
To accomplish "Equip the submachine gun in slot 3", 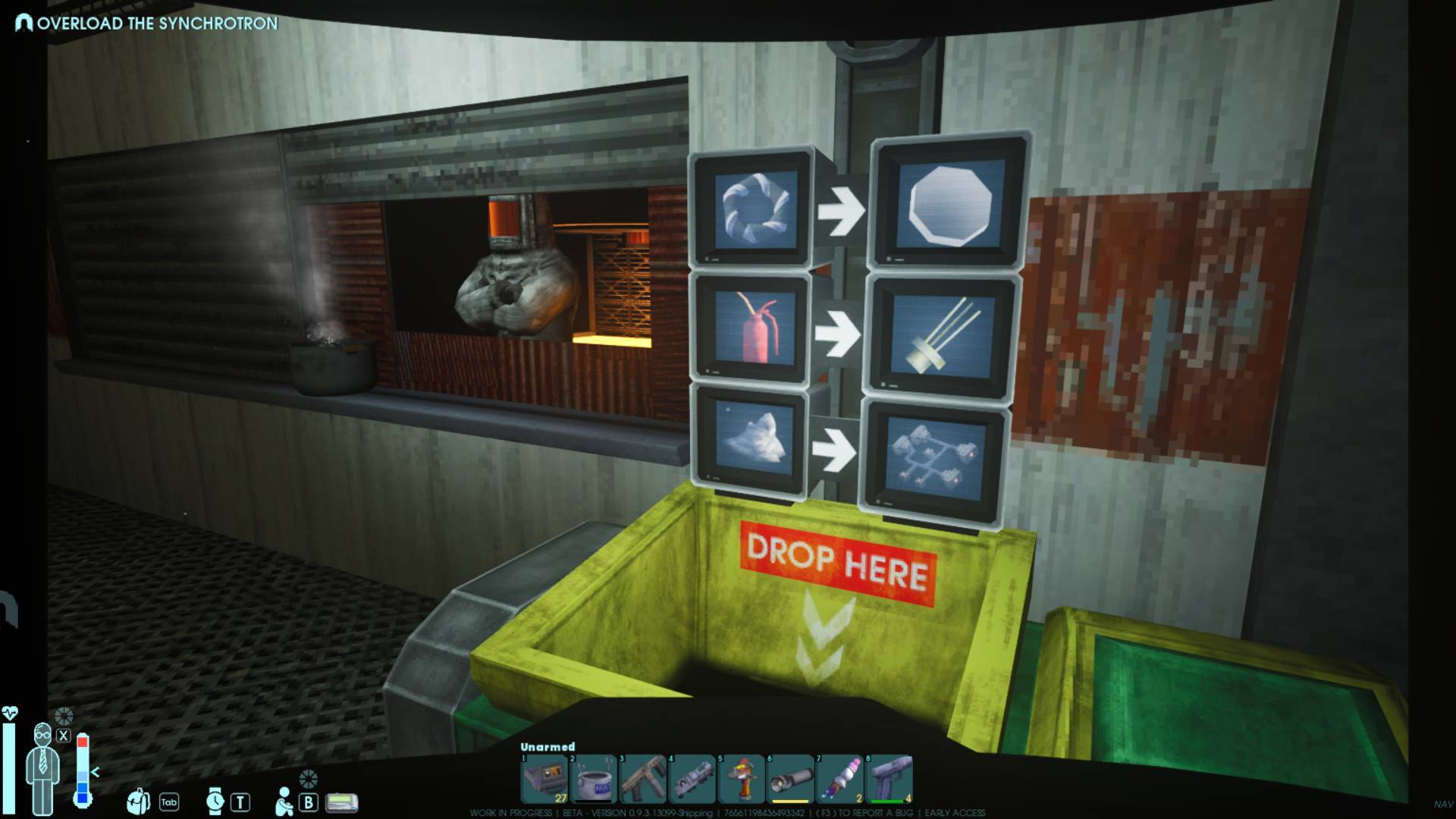I will tap(642, 779).
